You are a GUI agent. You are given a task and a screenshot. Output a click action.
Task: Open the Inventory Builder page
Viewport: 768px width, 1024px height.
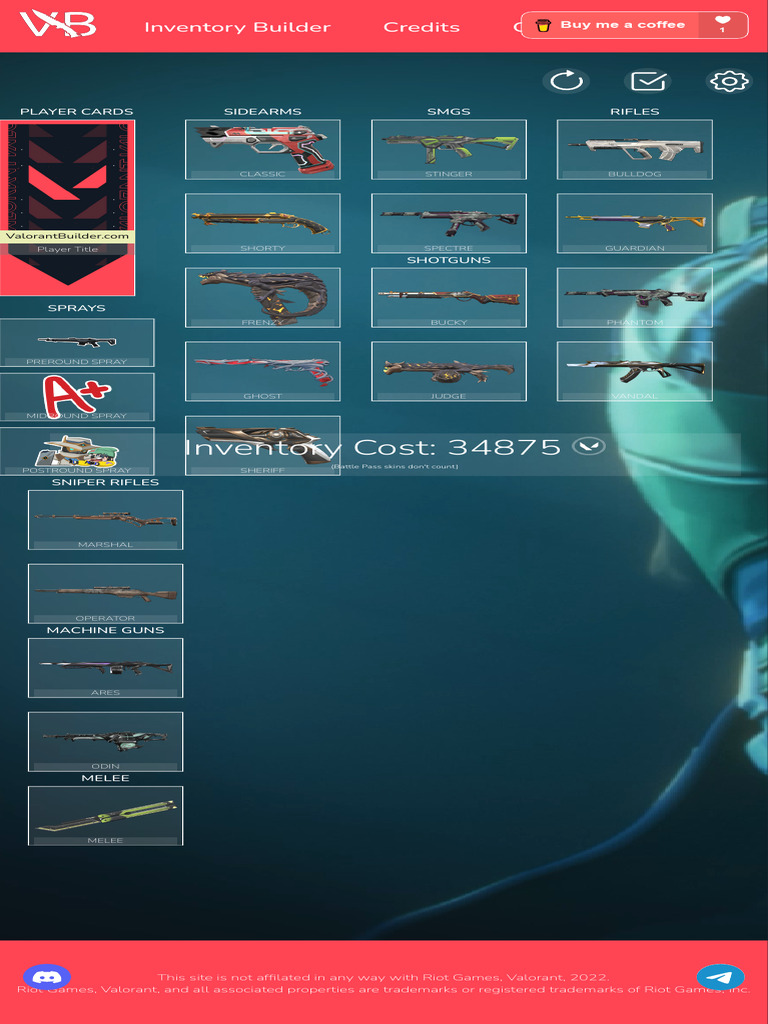pyautogui.click(x=237, y=27)
